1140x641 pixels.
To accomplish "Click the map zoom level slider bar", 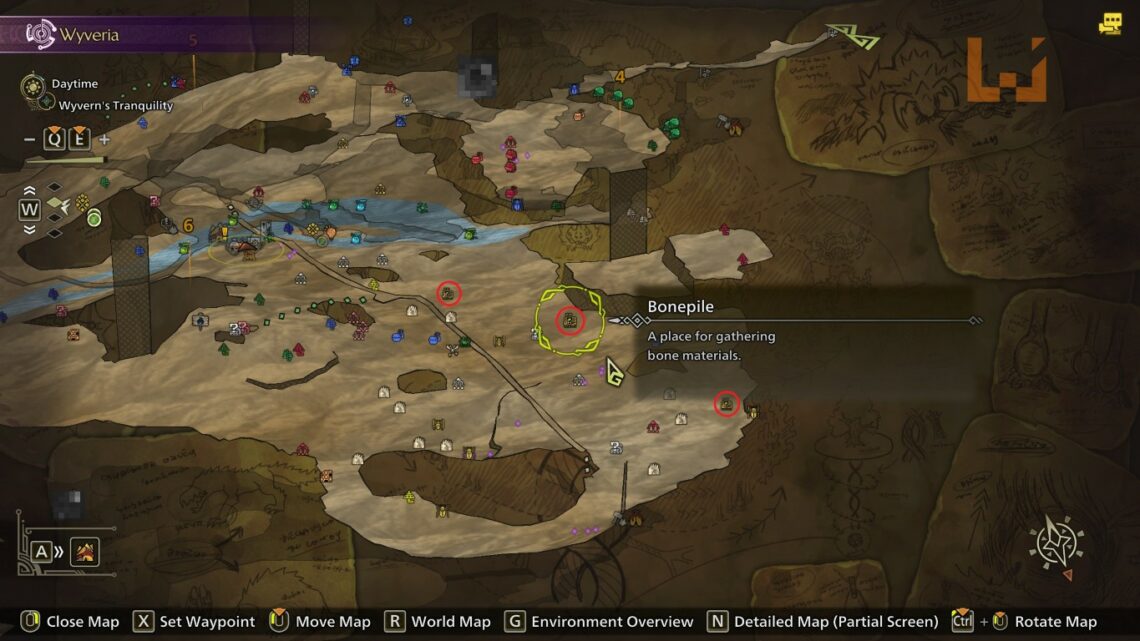I will [66, 159].
